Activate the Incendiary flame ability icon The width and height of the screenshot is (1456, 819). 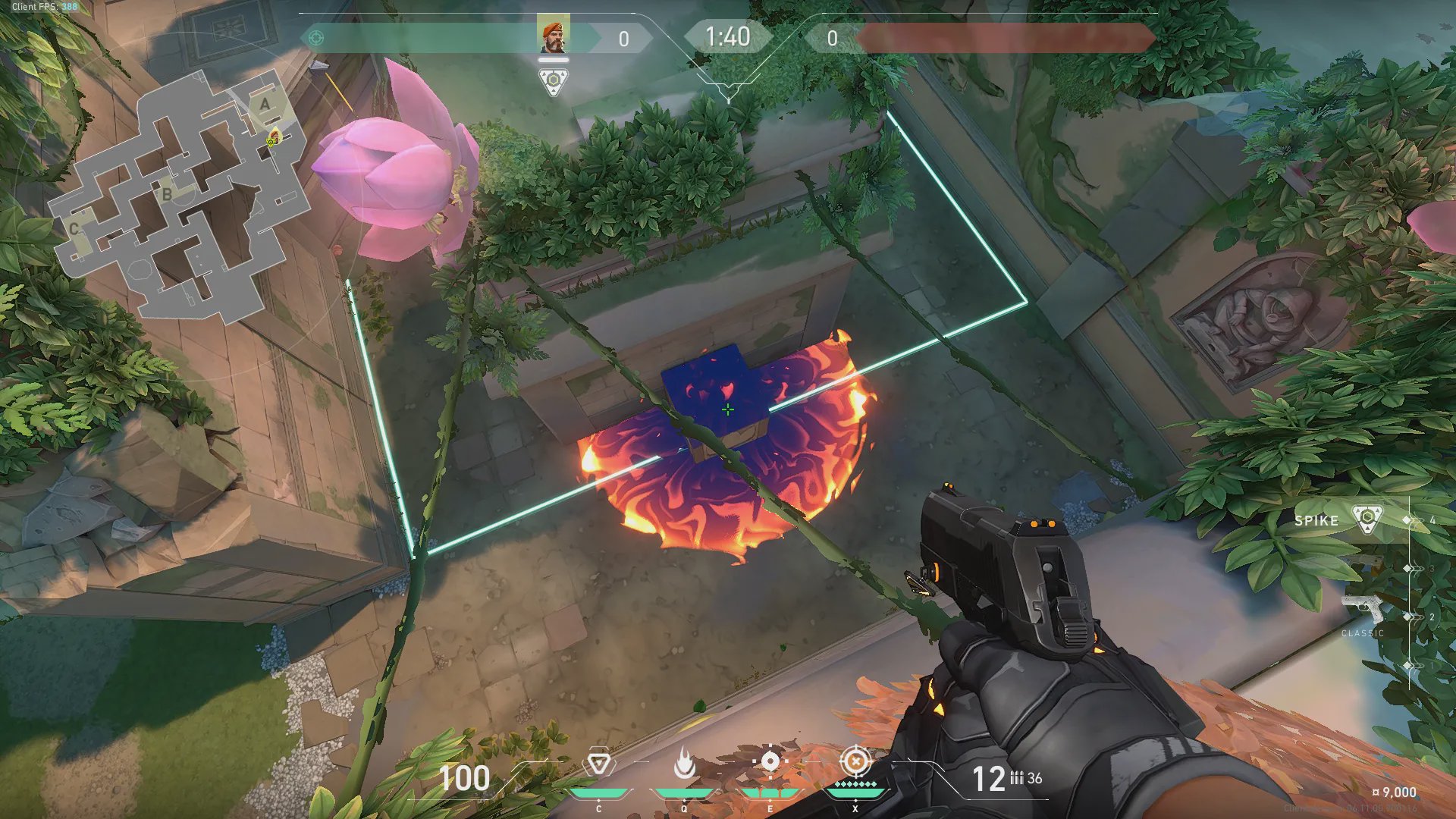point(684,764)
